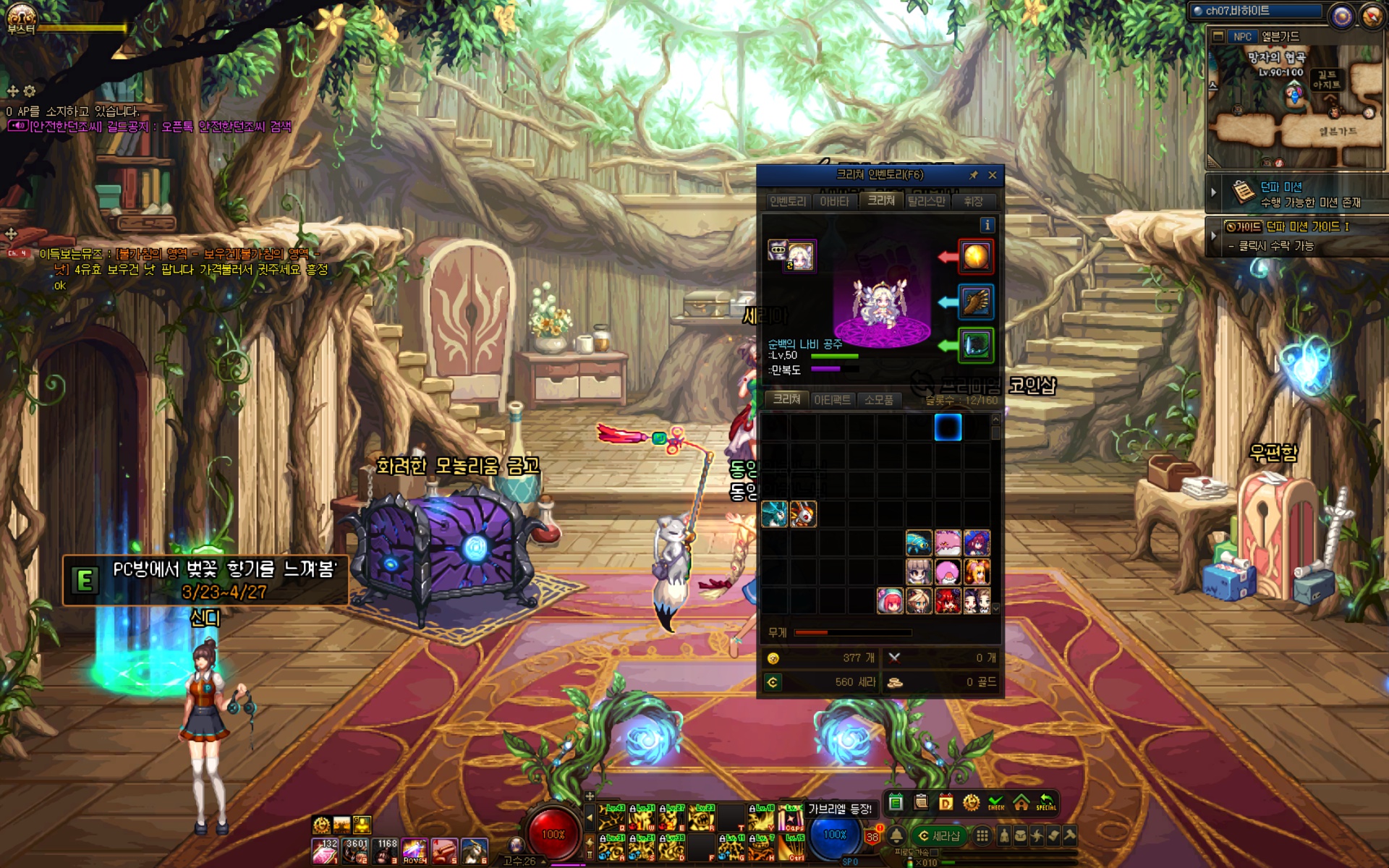
Task: Open the 아바타 tab
Action: [x=834, y=201]
